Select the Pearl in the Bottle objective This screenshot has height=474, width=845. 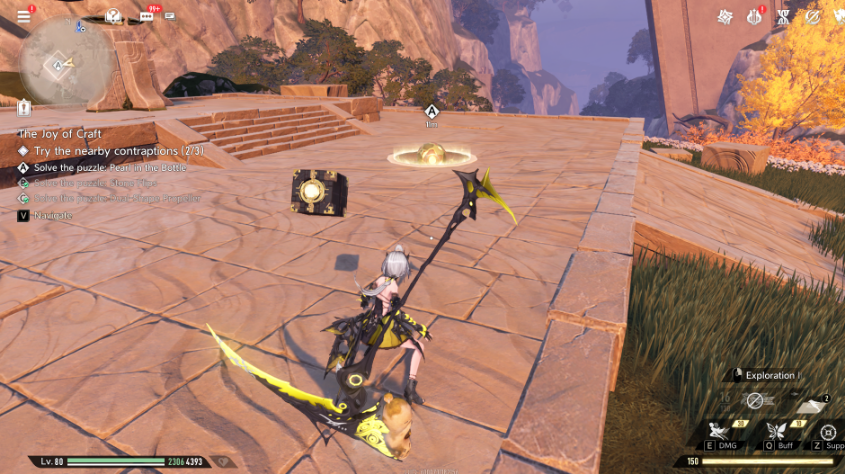click(110, 167)
